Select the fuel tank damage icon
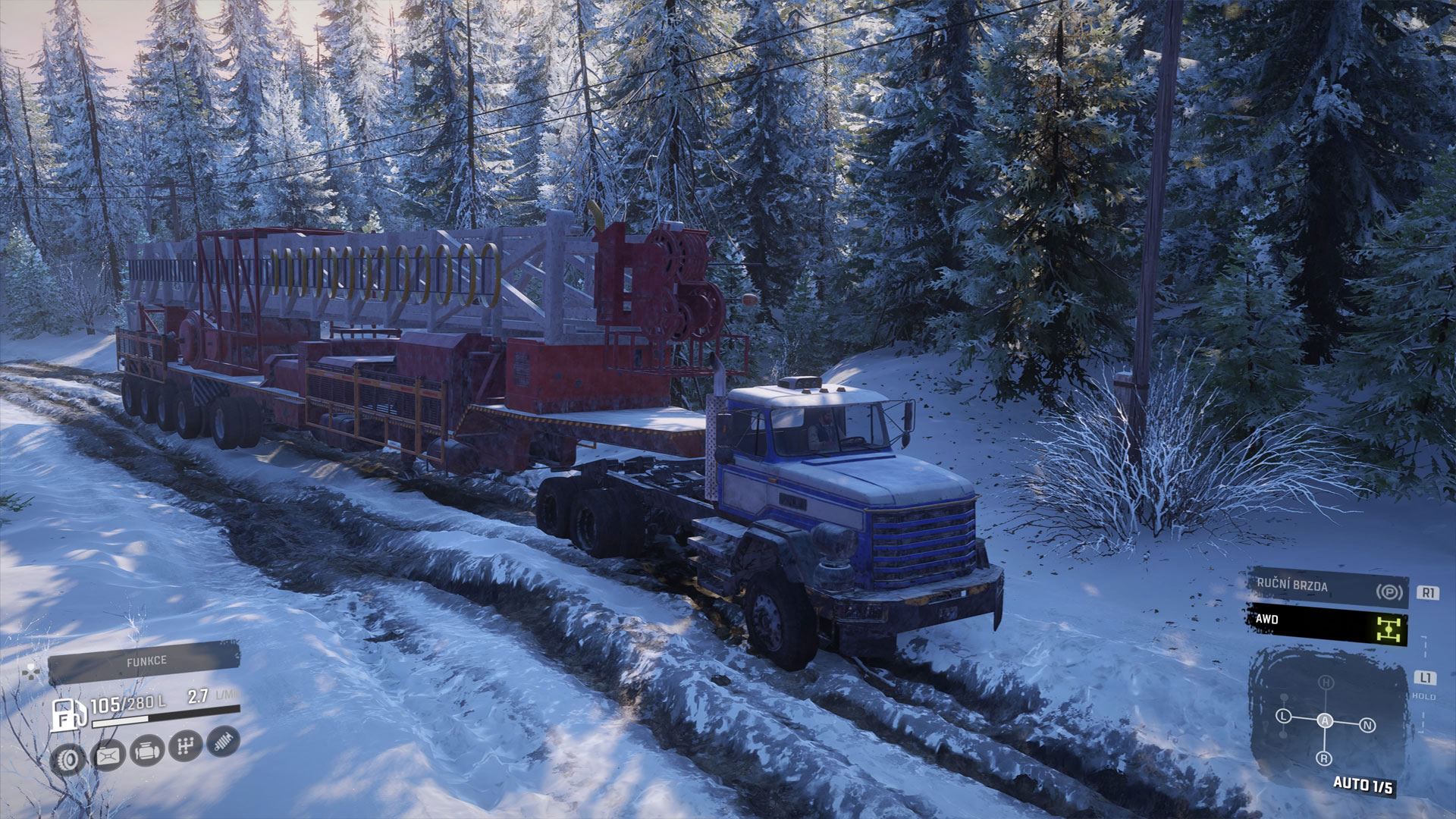The height and width of the screenshot is (819, 1456). 108,755
